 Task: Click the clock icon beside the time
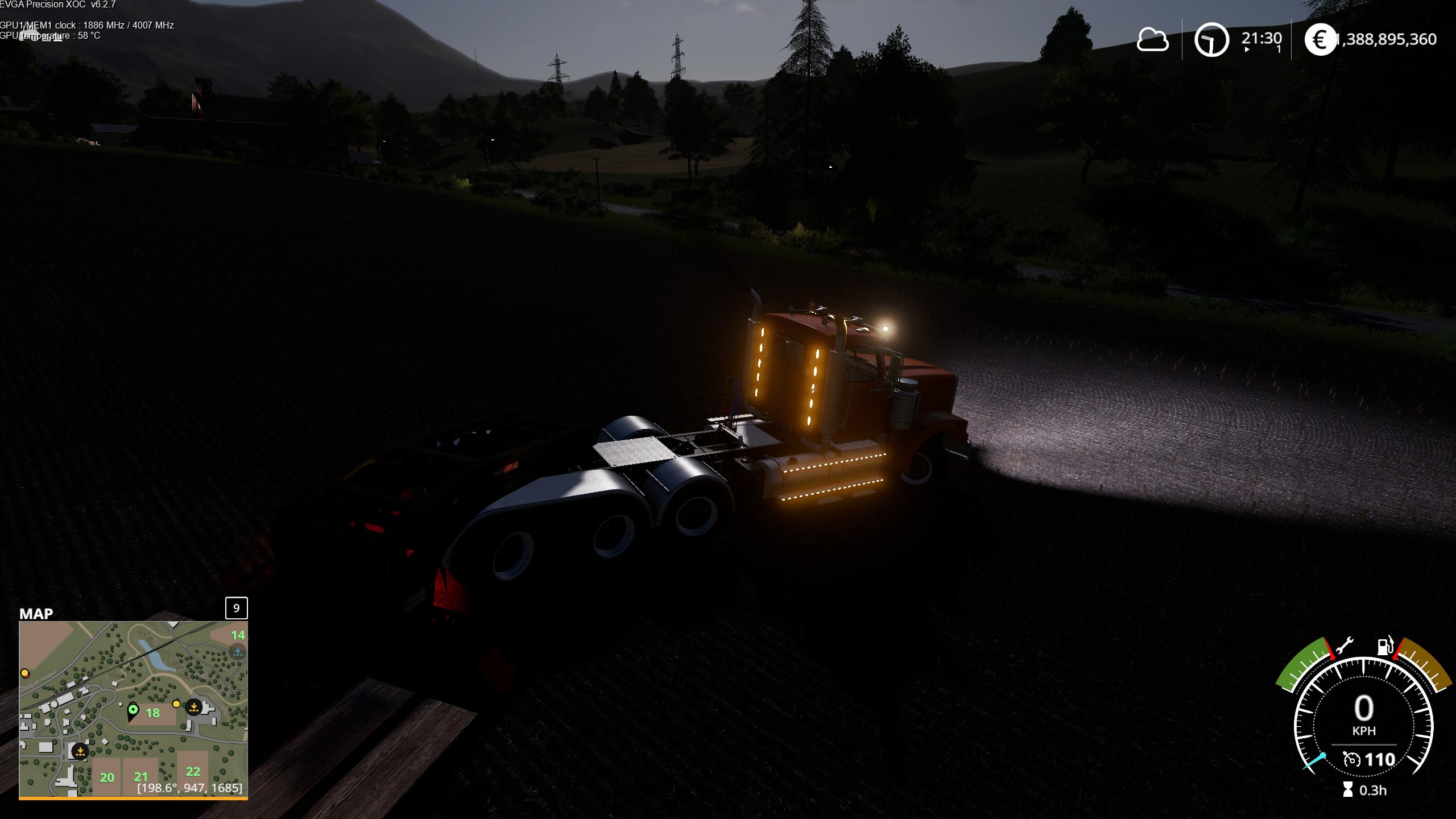(x=1211, y=40)
